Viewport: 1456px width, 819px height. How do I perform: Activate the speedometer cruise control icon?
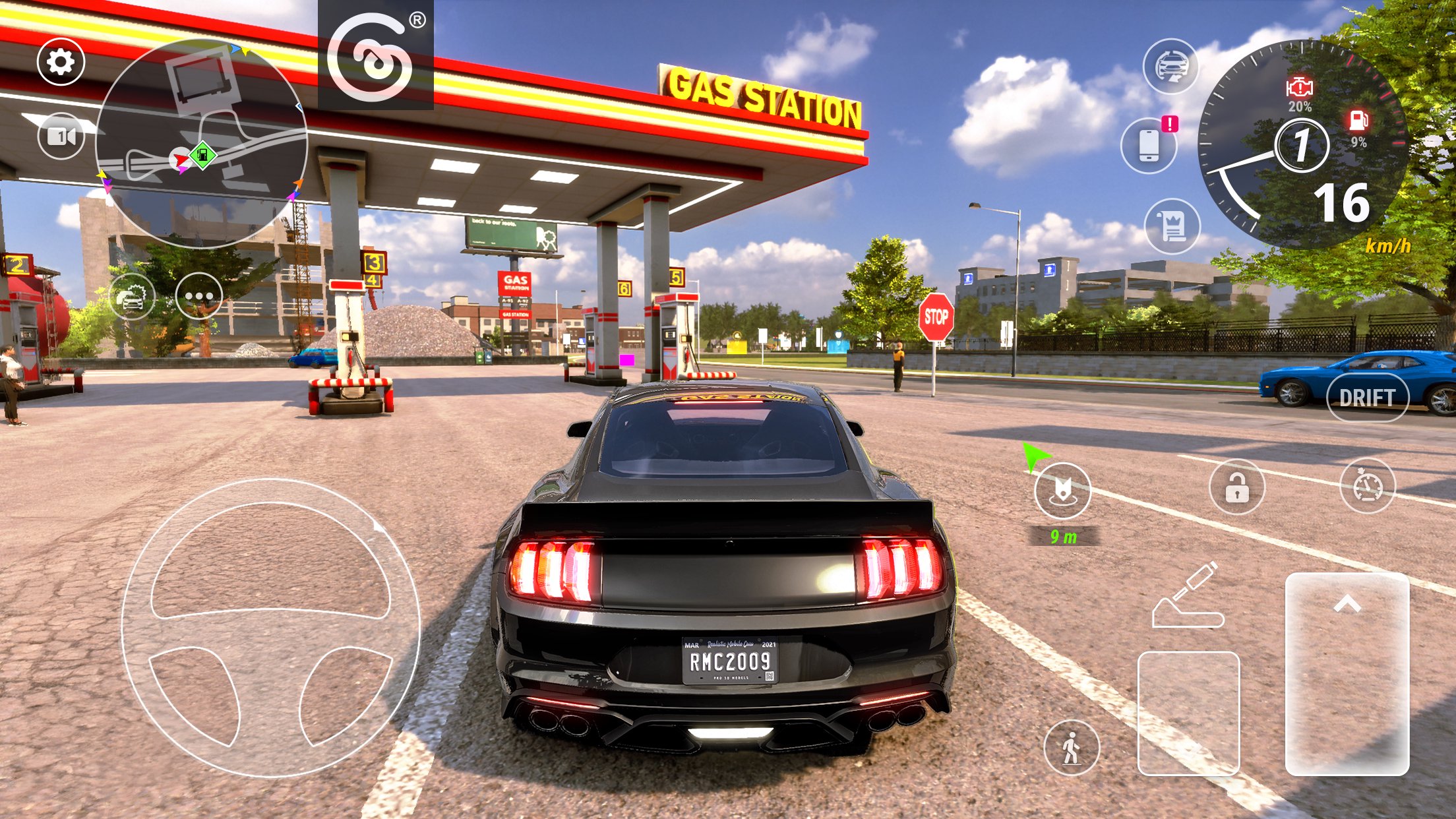[1367, 486]
